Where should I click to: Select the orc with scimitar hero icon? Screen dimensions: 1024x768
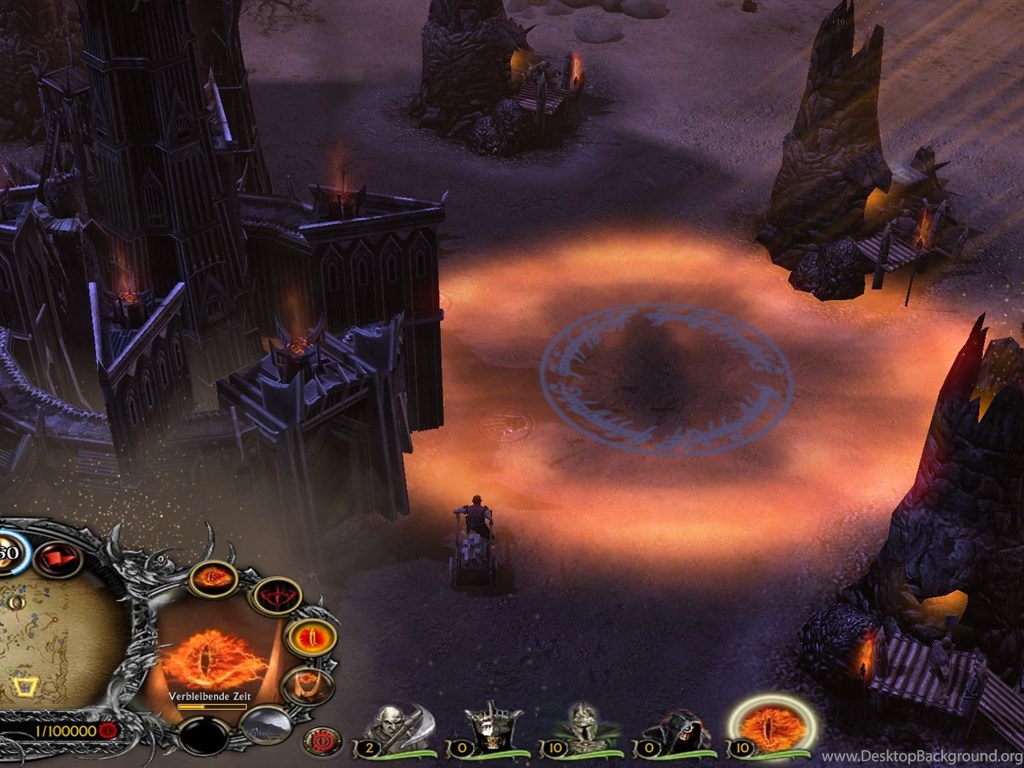[x=397, y=728]
